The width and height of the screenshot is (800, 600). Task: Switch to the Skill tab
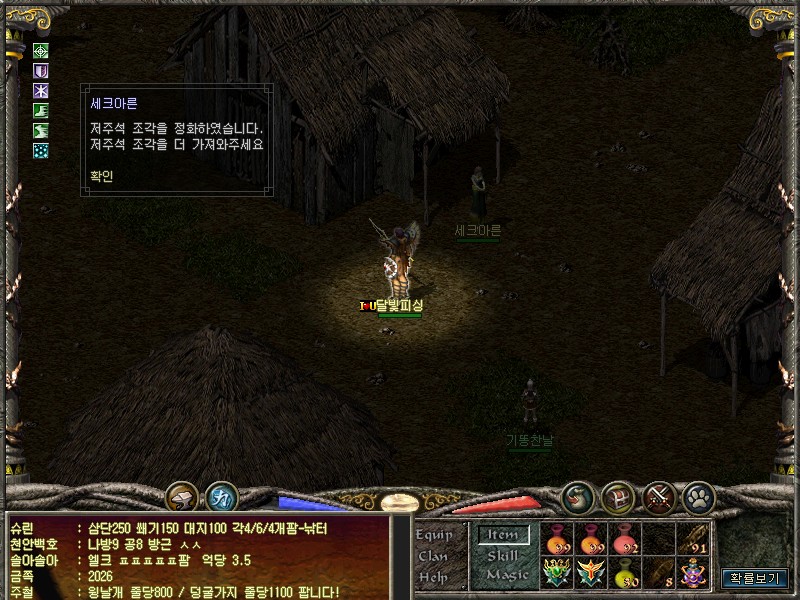503,555
